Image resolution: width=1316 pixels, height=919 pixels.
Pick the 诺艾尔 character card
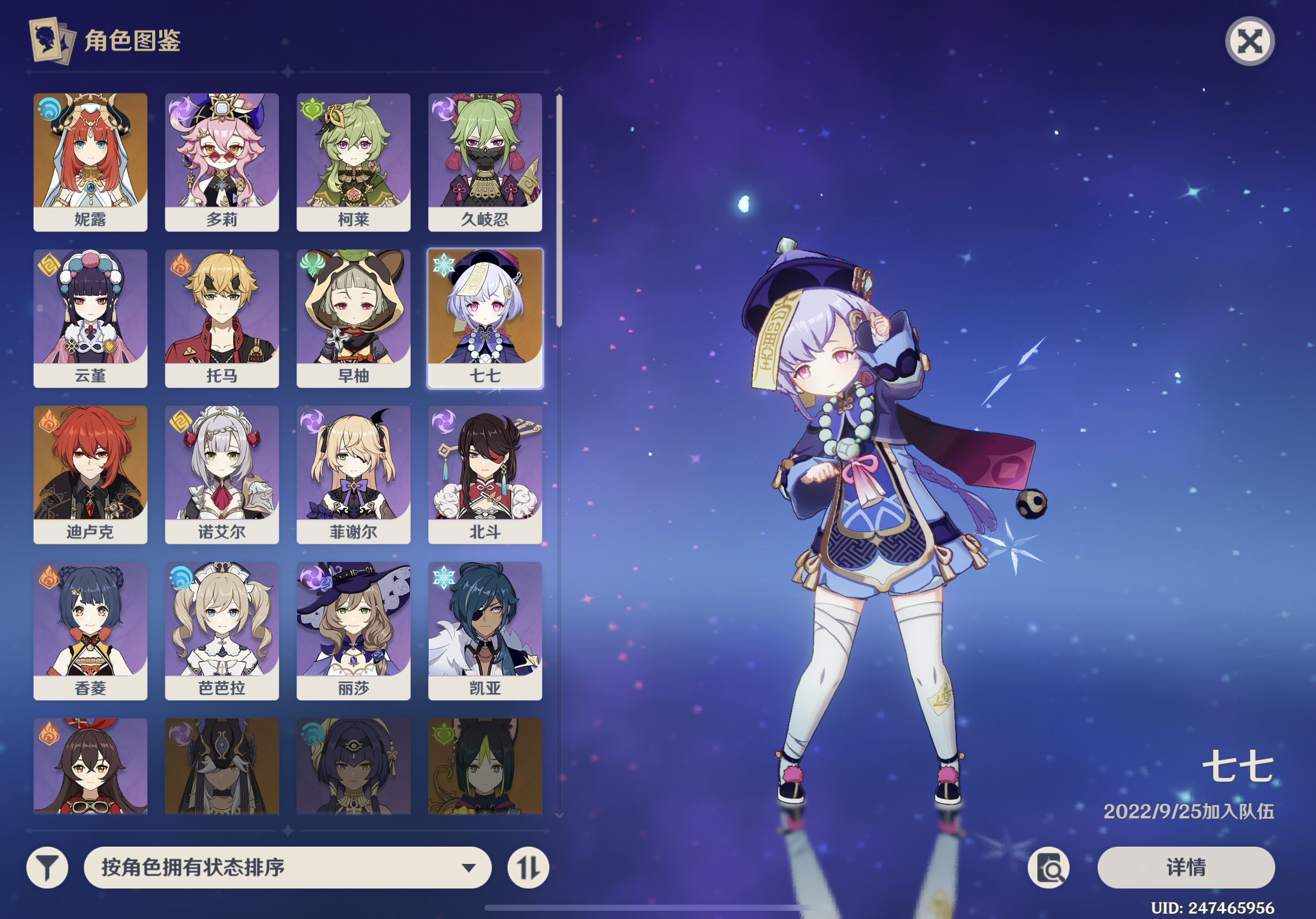pyautogui.click(x=222, y=474)
